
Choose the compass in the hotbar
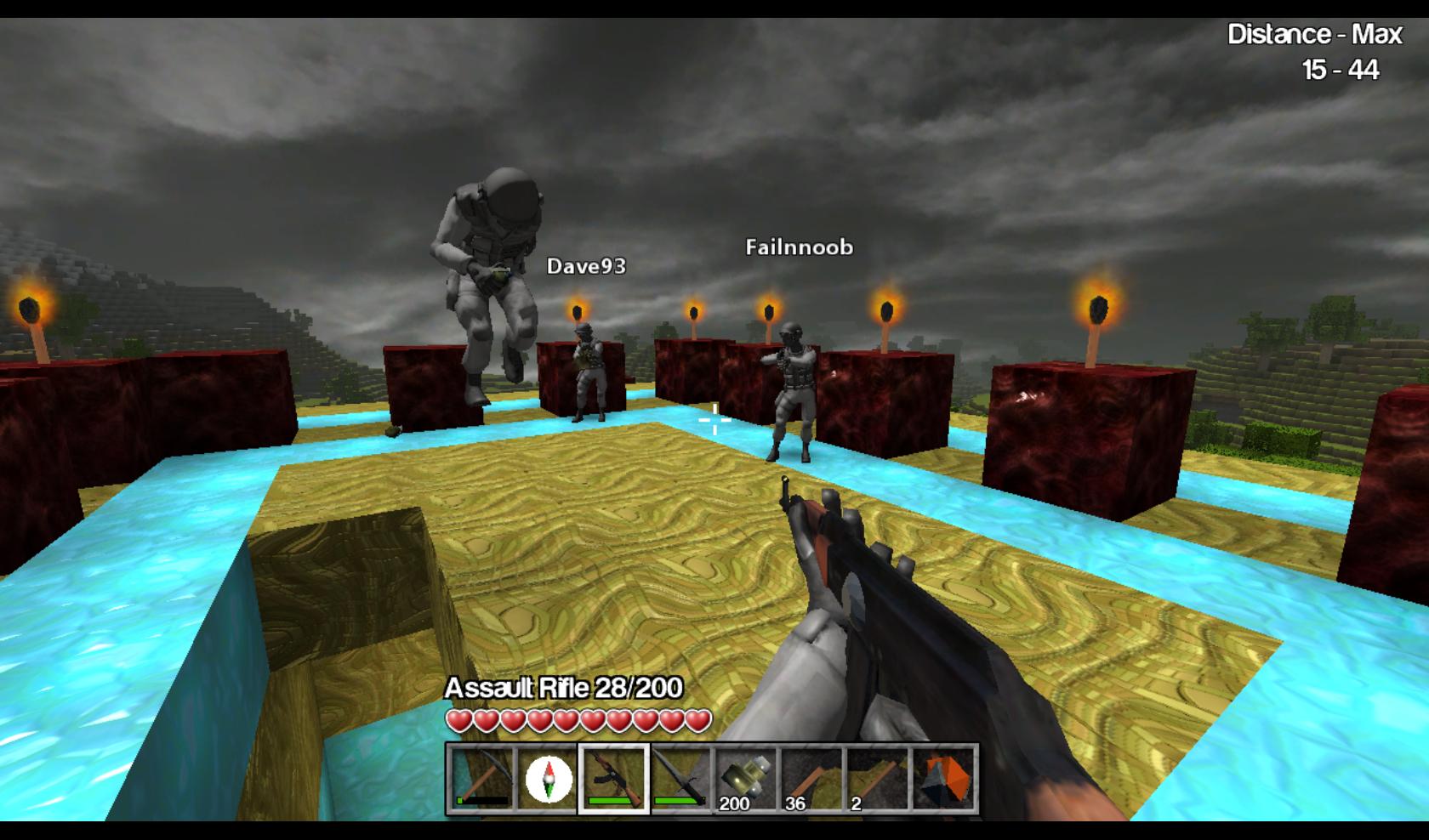(x=548, y=779)
